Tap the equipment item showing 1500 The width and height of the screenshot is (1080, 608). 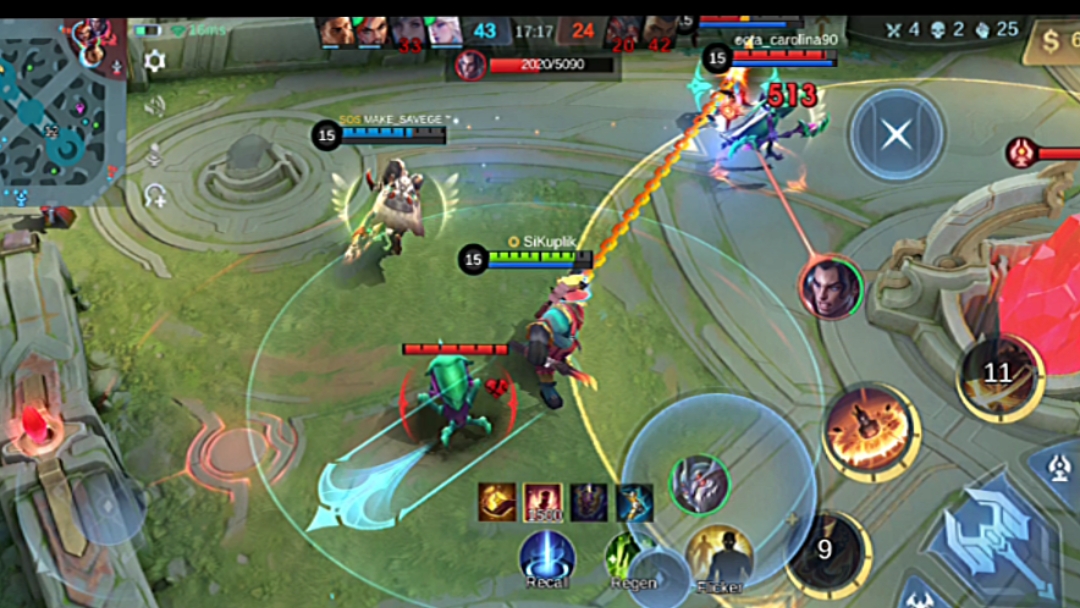pos(542,502)
